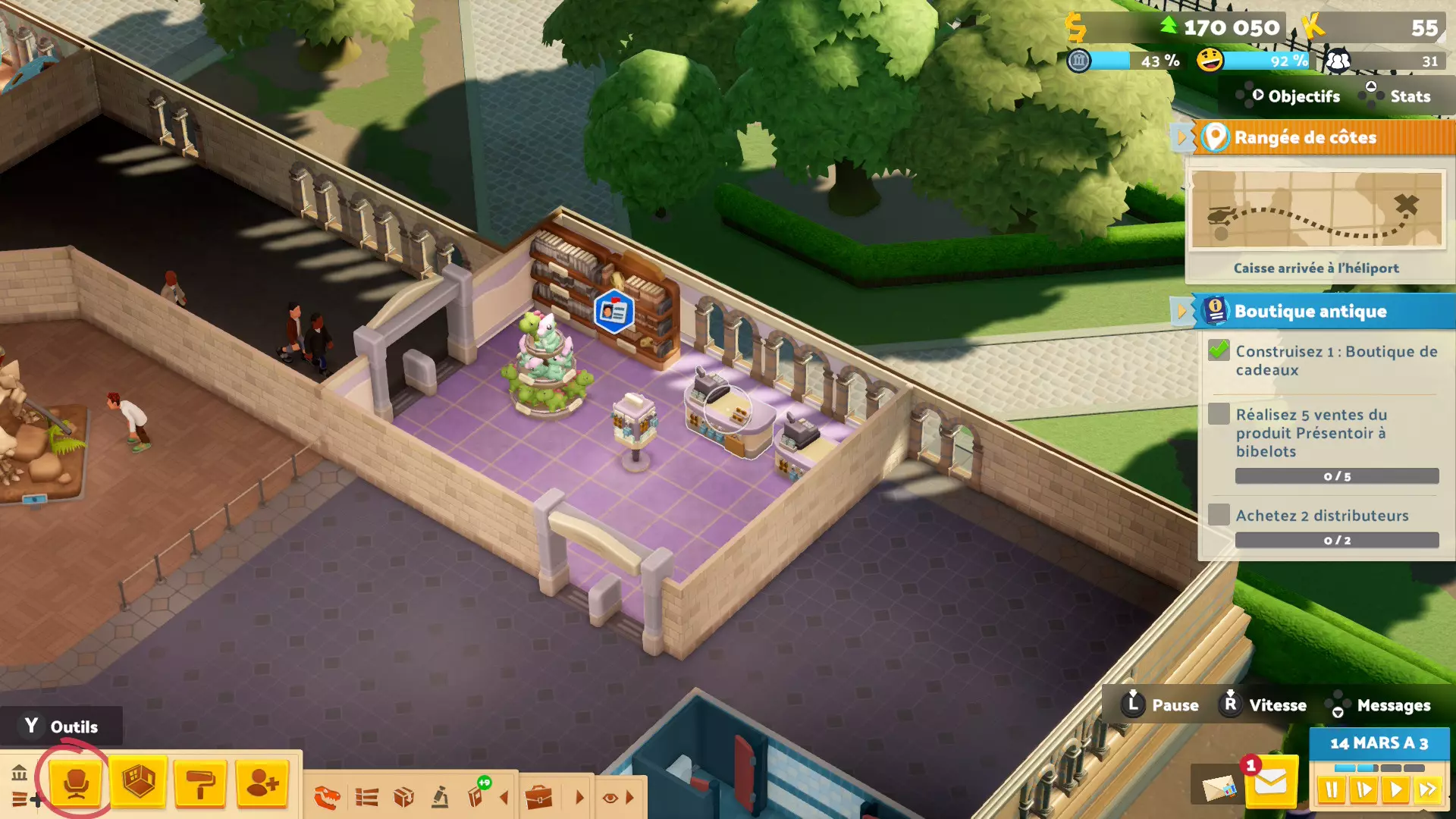Image resolution: width=1456 pixels, height=819 pixels.
Task: Open the microscope research icon
Action: (x=440, y=798)
